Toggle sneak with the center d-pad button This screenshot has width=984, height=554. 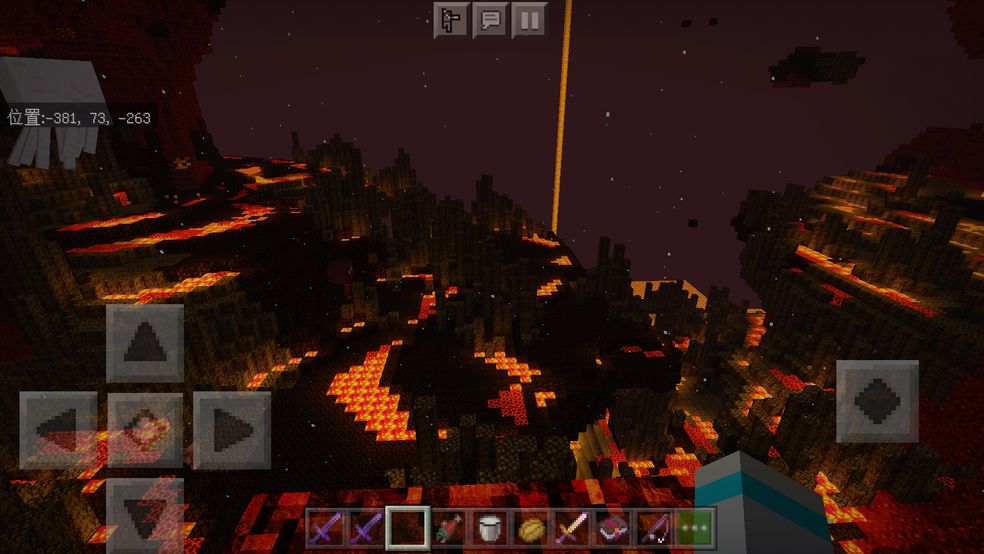(145, 430)
